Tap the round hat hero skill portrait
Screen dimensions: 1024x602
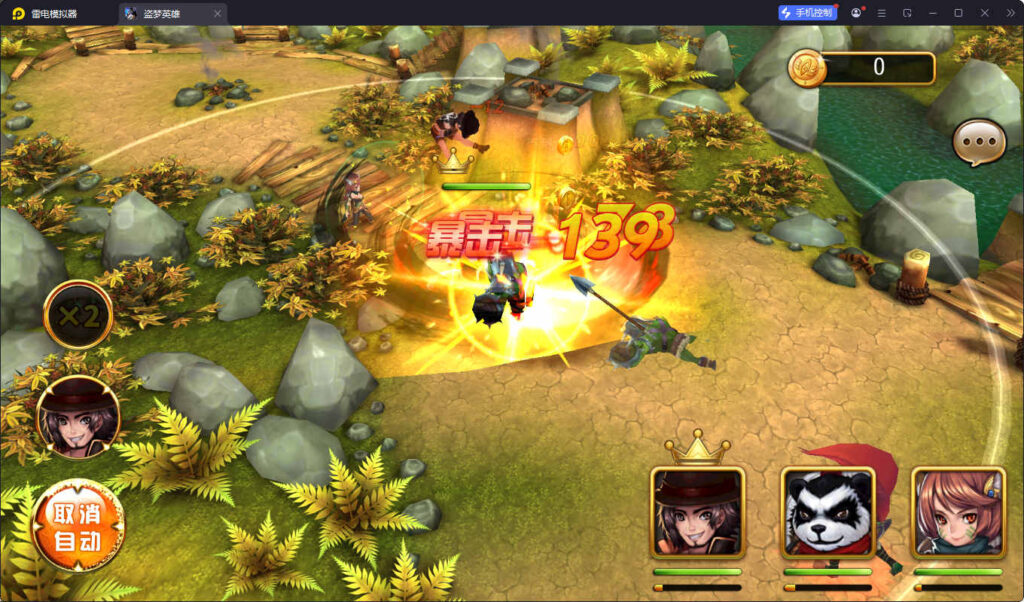(x=78, y=415)
